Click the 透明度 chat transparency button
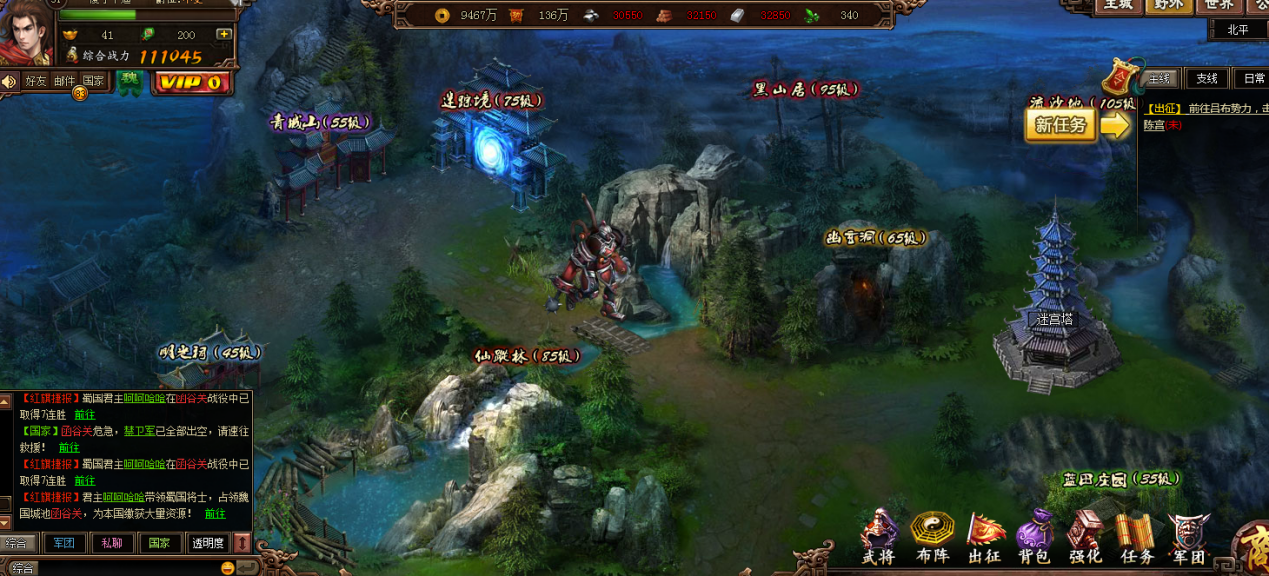This screenshot has width=1269, height=576. 207,543
